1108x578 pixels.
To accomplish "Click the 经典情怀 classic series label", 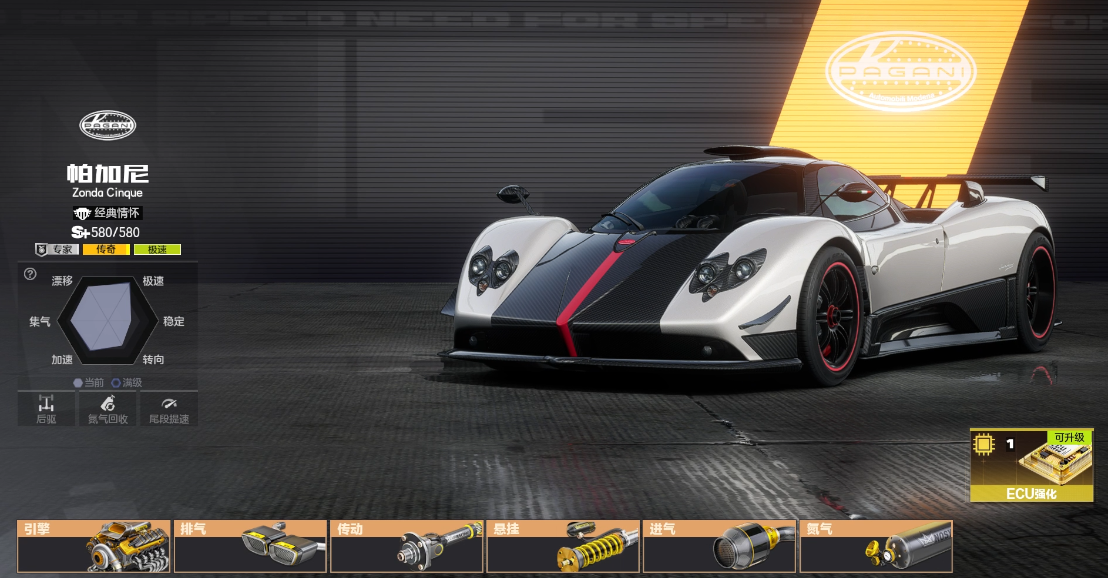I will [108, 213].
